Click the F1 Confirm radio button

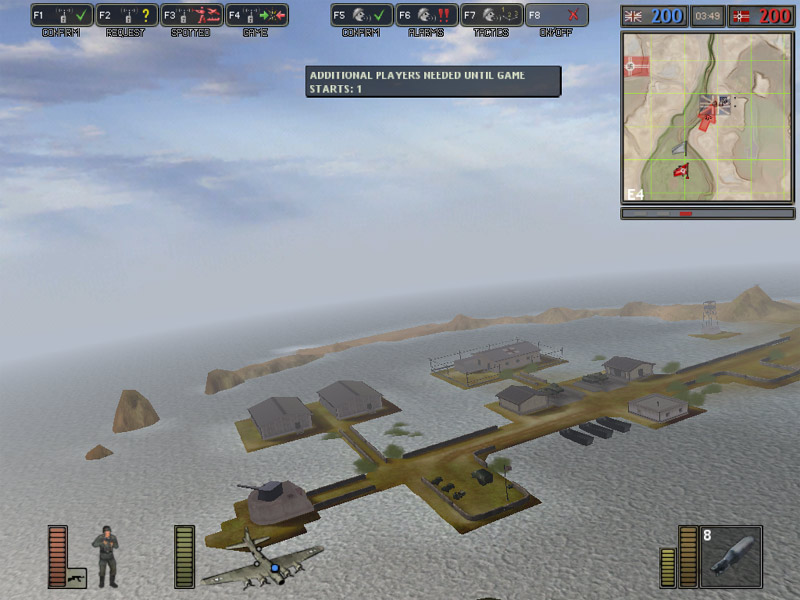(61, 15)
